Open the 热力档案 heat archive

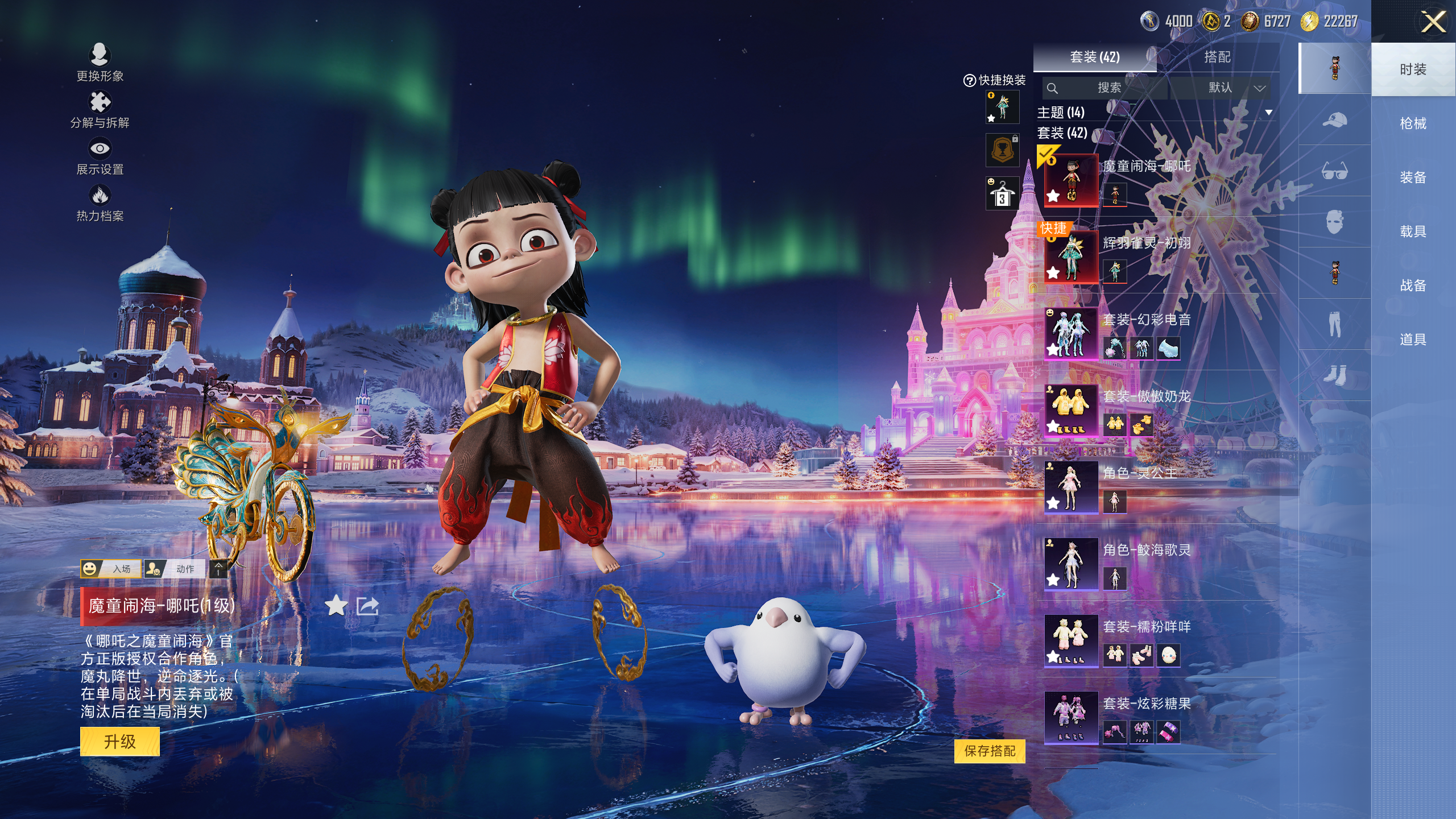[100, 202]
